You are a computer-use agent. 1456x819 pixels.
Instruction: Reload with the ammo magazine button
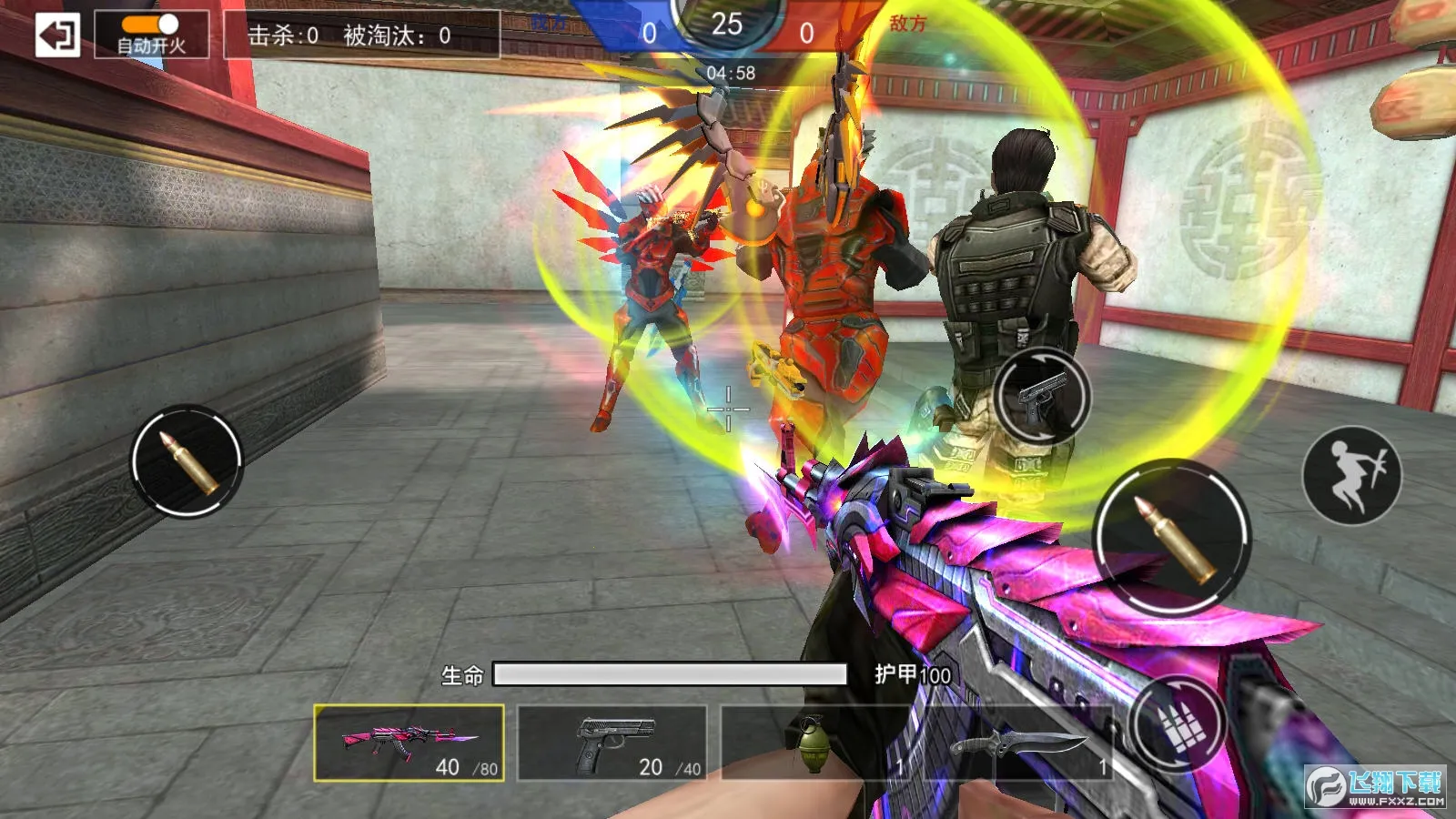[x=1178, y=723]
